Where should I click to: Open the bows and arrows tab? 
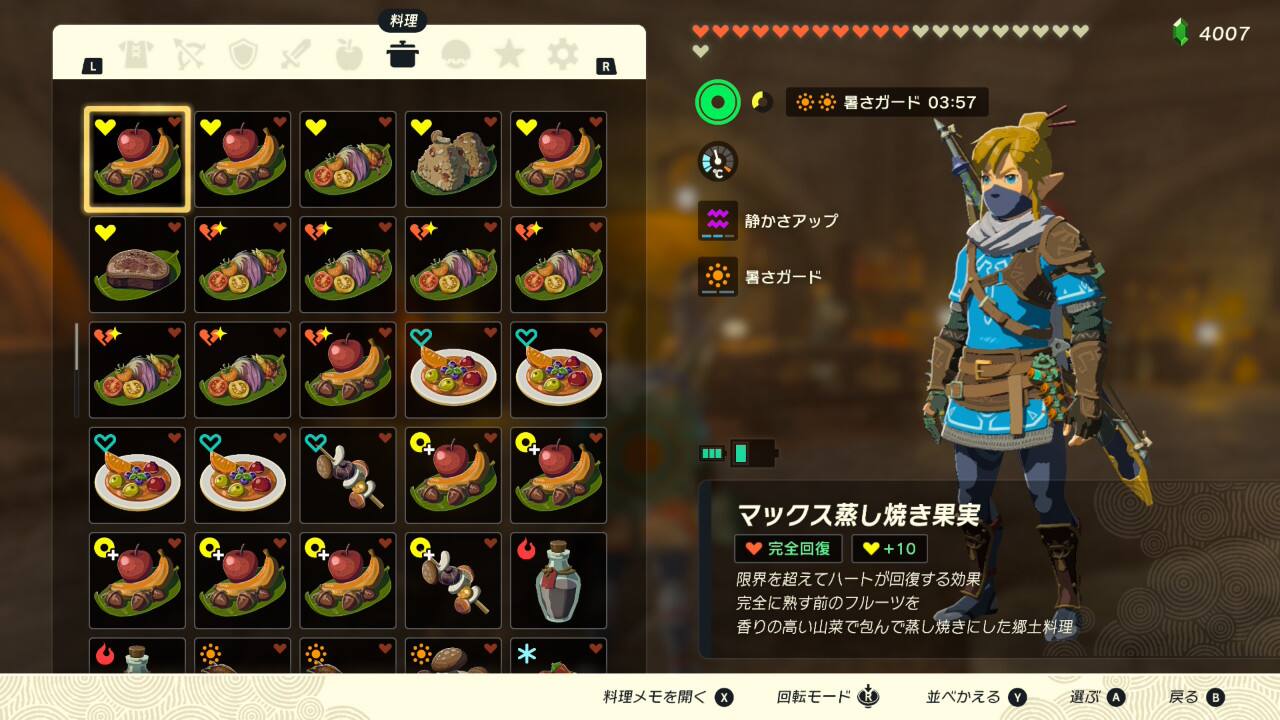click(x=189, y=54)
